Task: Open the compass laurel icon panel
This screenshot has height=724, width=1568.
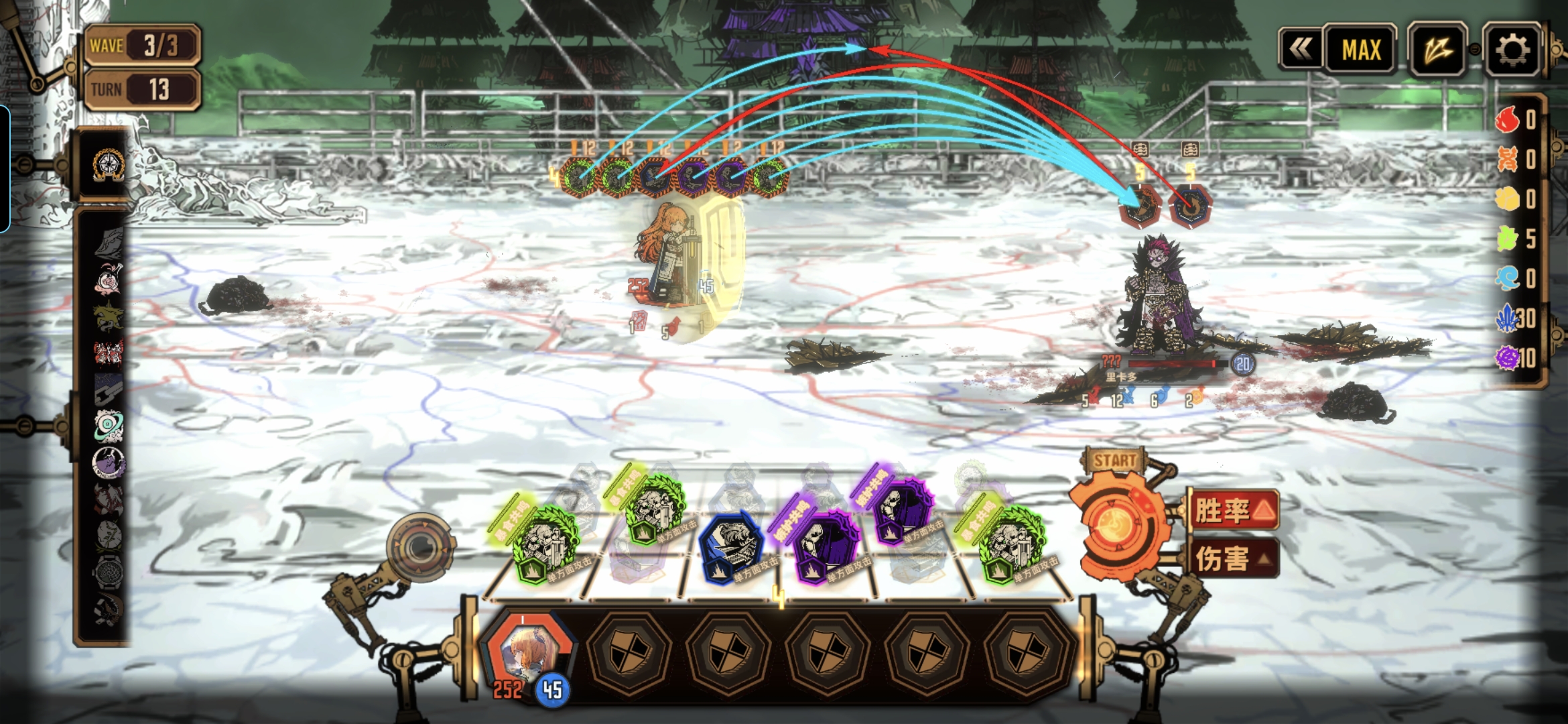Action: tap(108, 165)
